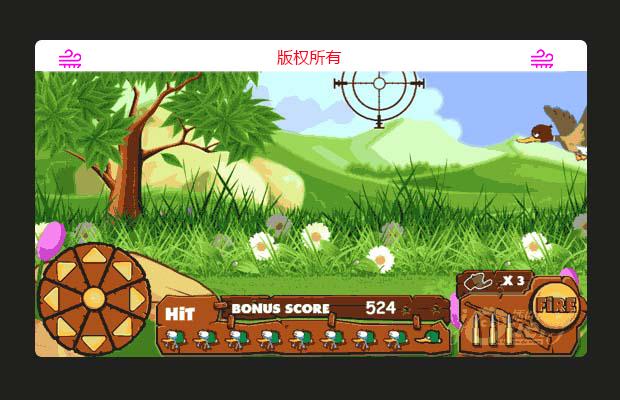Image resolution: width=620 pixels, height=400 pixels.
Task: Choose the lower-right diagonal arrow on the wheel
Action: (x=122, y=327)
